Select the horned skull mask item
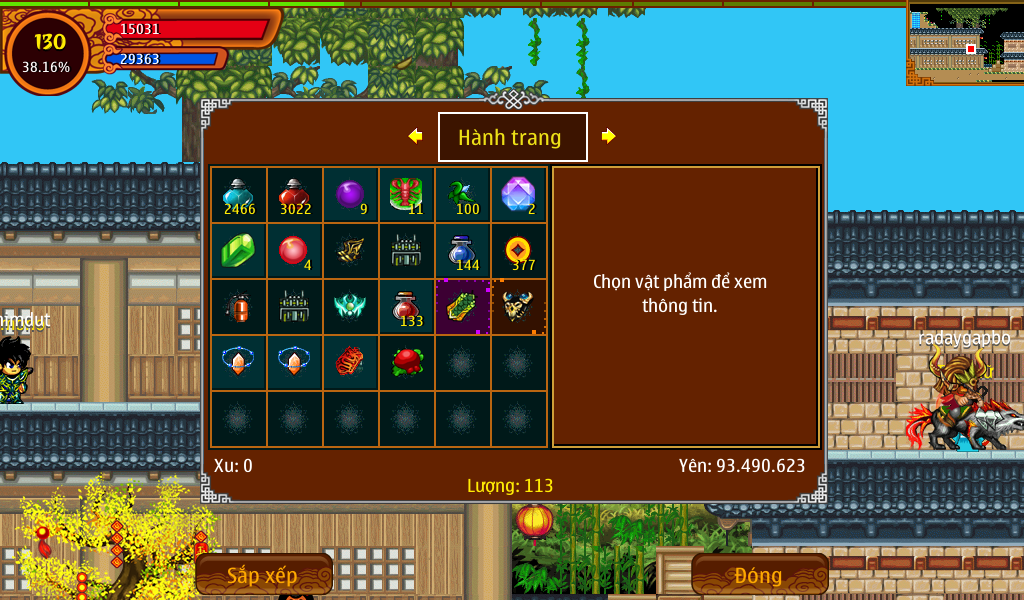Screen dimensions: 1024x600 tap(518, 307)
